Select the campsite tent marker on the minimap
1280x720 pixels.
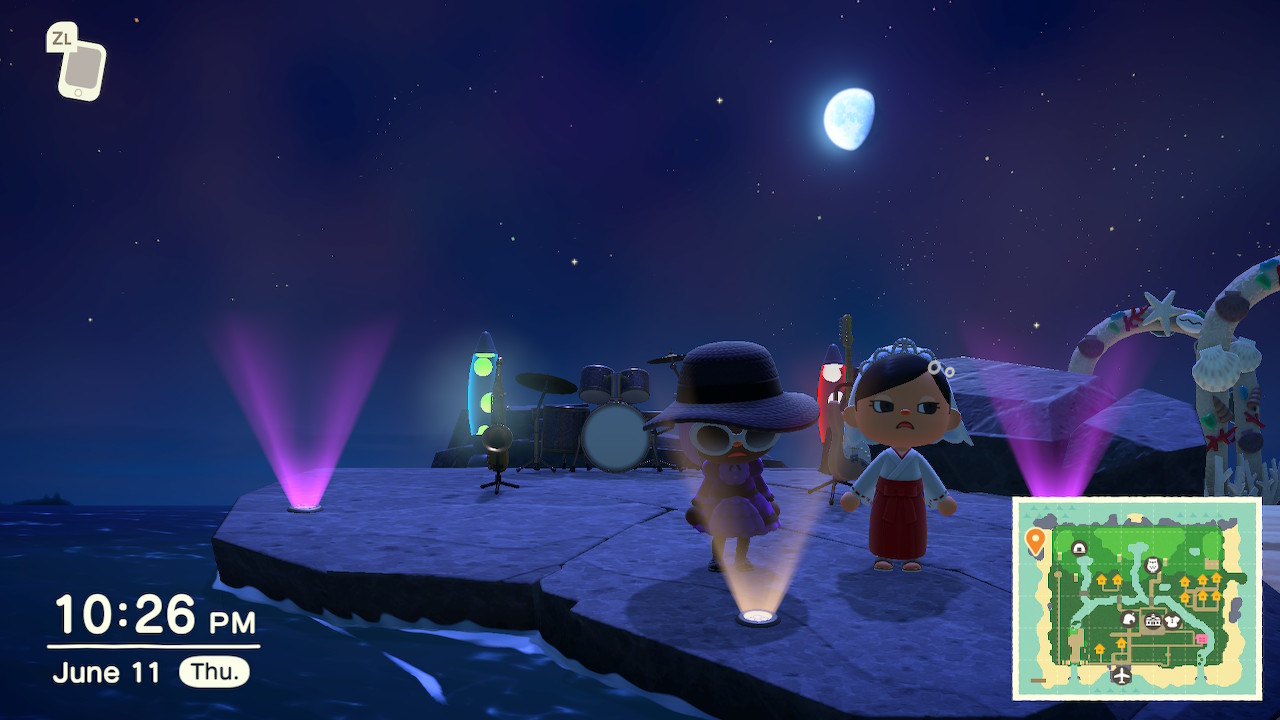1079,547
